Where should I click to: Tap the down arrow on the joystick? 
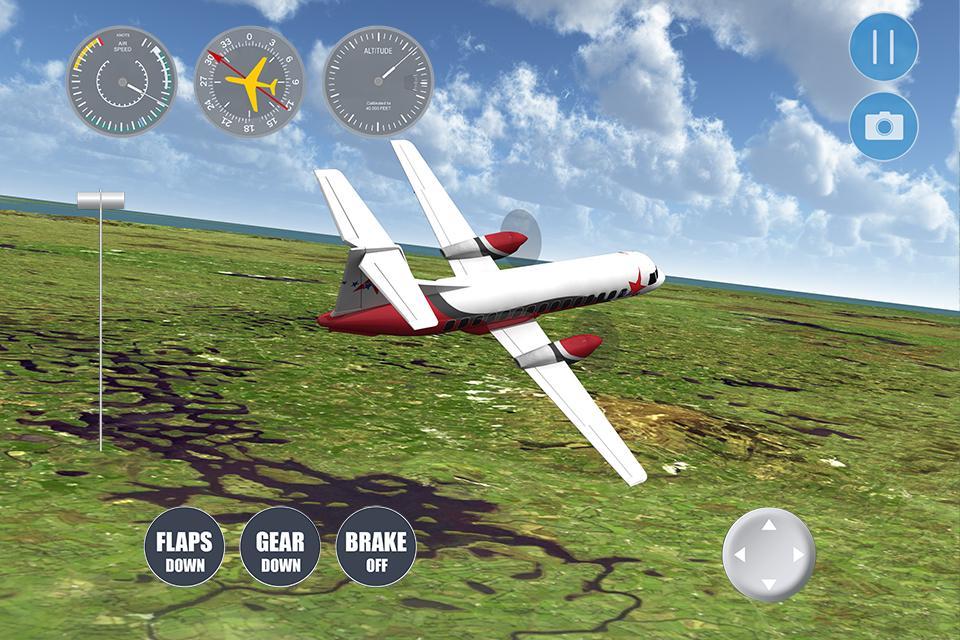click(x=768, y=583)
